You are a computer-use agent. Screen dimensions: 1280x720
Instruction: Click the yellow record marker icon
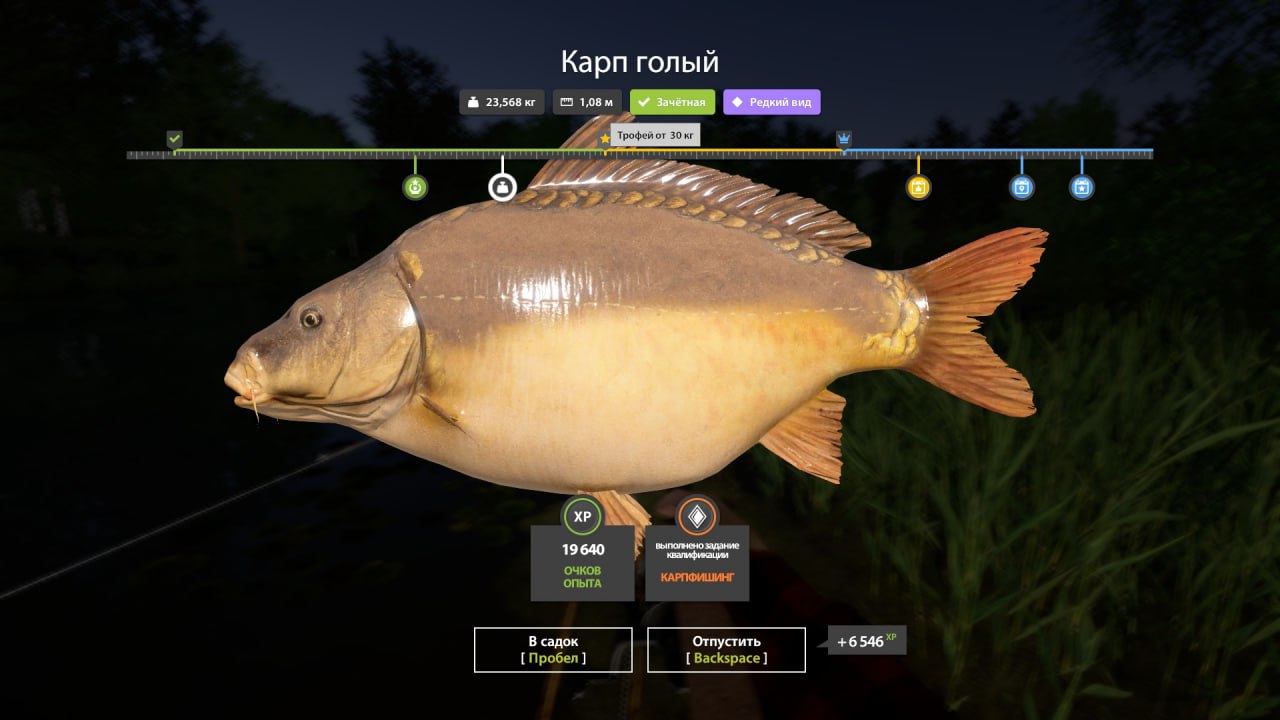click(x=918, y=187)
